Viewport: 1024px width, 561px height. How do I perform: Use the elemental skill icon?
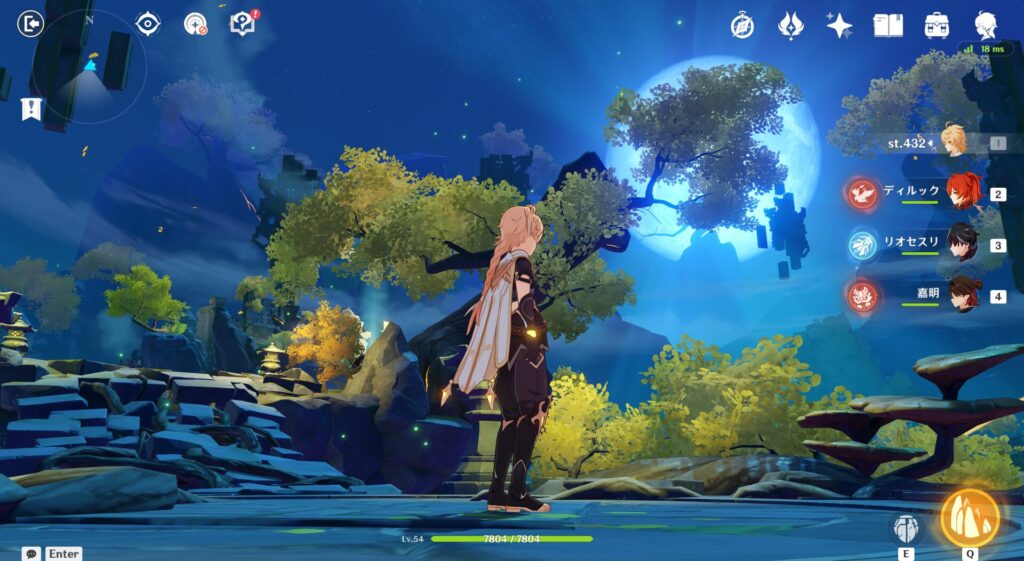click(906, 529)
